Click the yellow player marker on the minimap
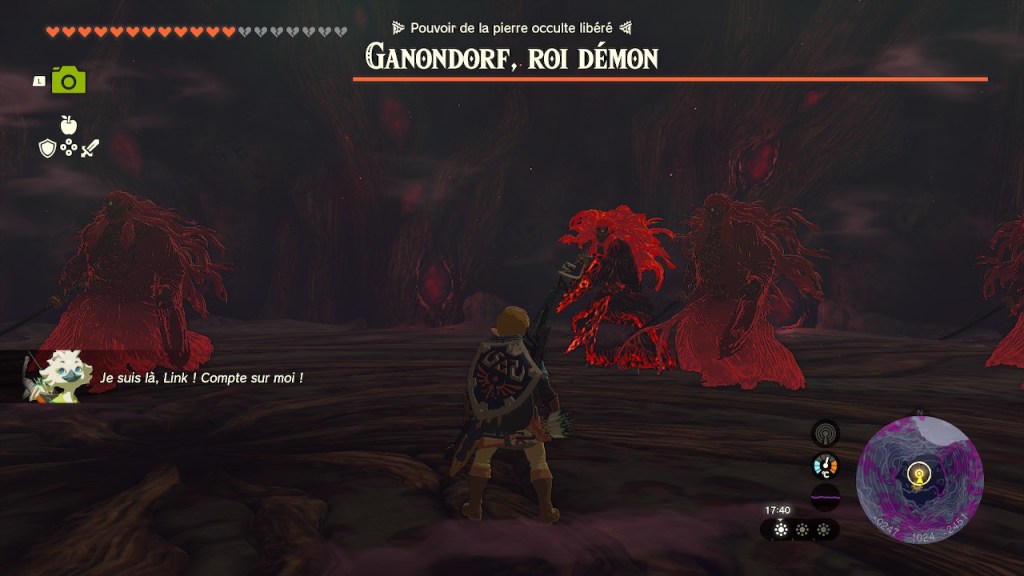The width and height of the screenshot is (1024, 576). pyautogui.click(x=919, y=475)
